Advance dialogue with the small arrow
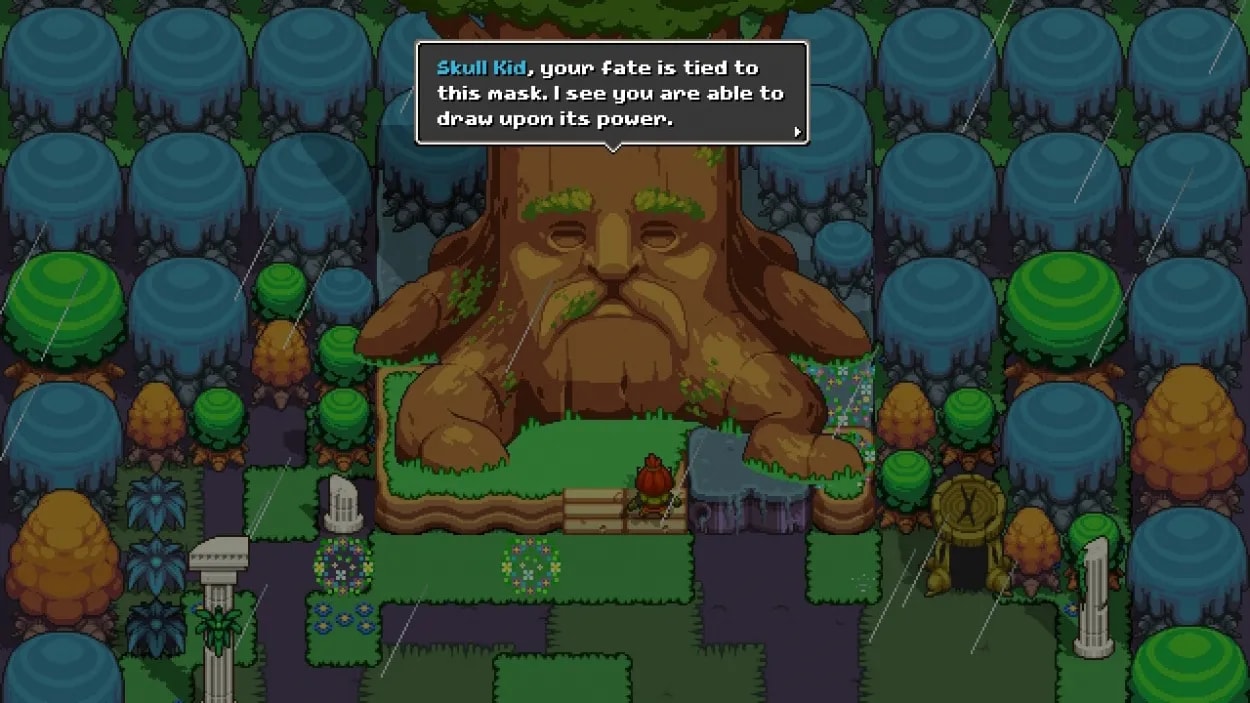The width and height of the screenshot is (1250, 703). 797,131
